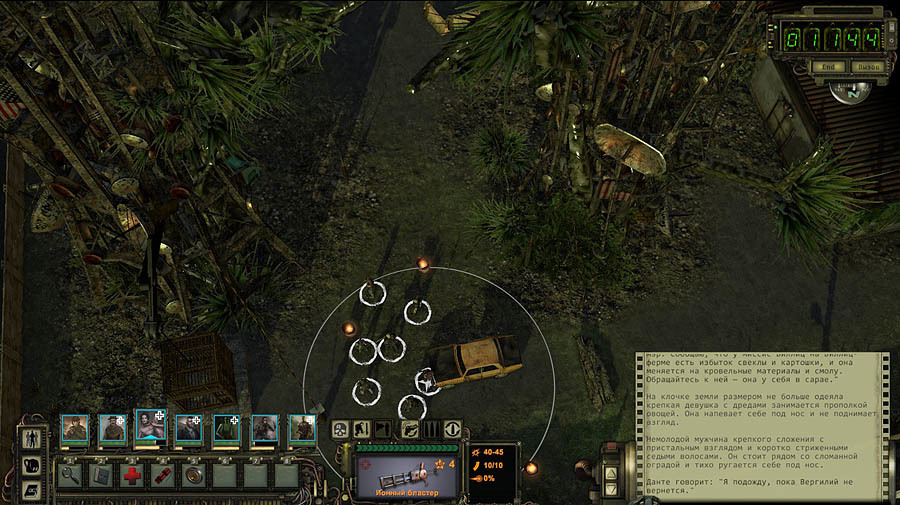Click the three bullets ammo icon

pyautogui.click(x=431, y=429)
